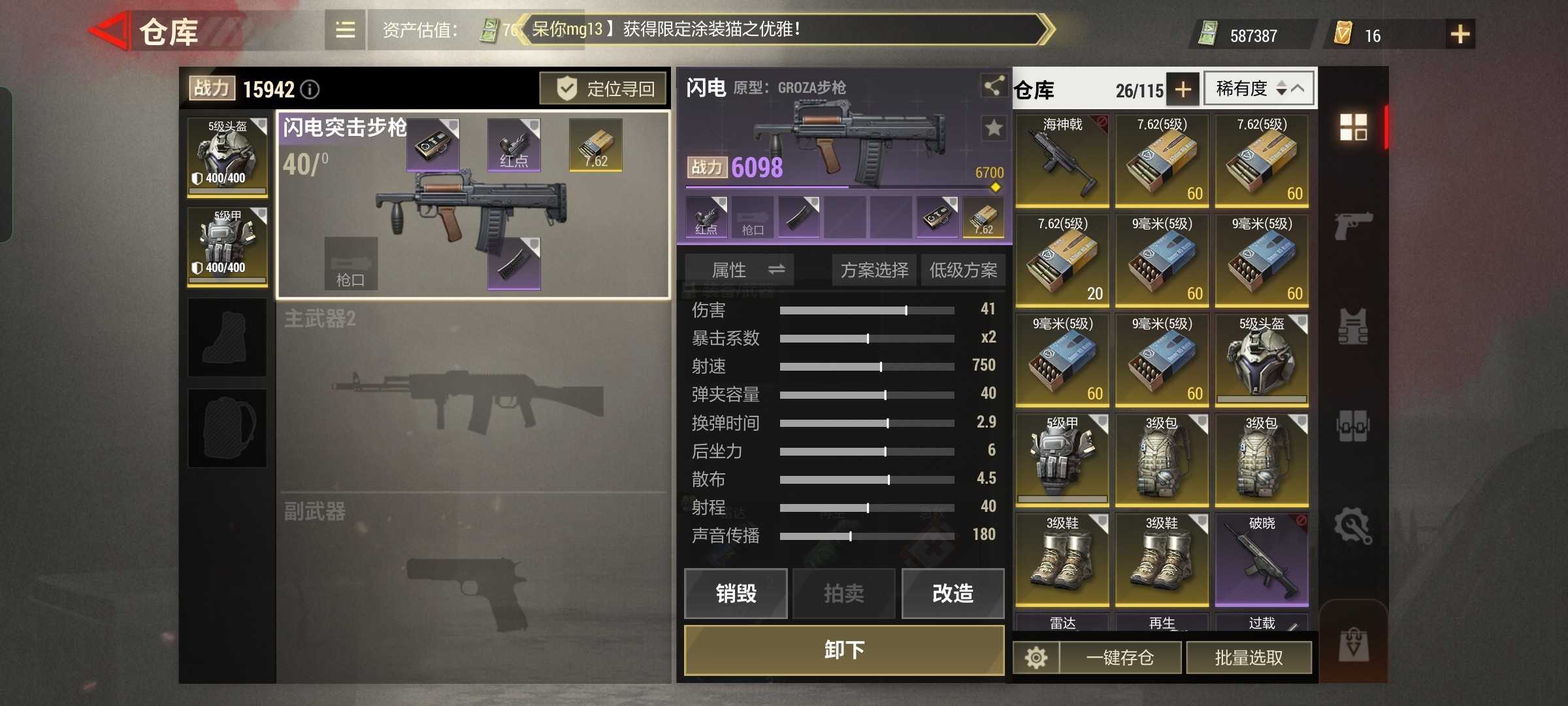Toggle the favorite star on the 闪电 weapon
This screenshot has width=1568, height=706.
click(x=993, y=128)
